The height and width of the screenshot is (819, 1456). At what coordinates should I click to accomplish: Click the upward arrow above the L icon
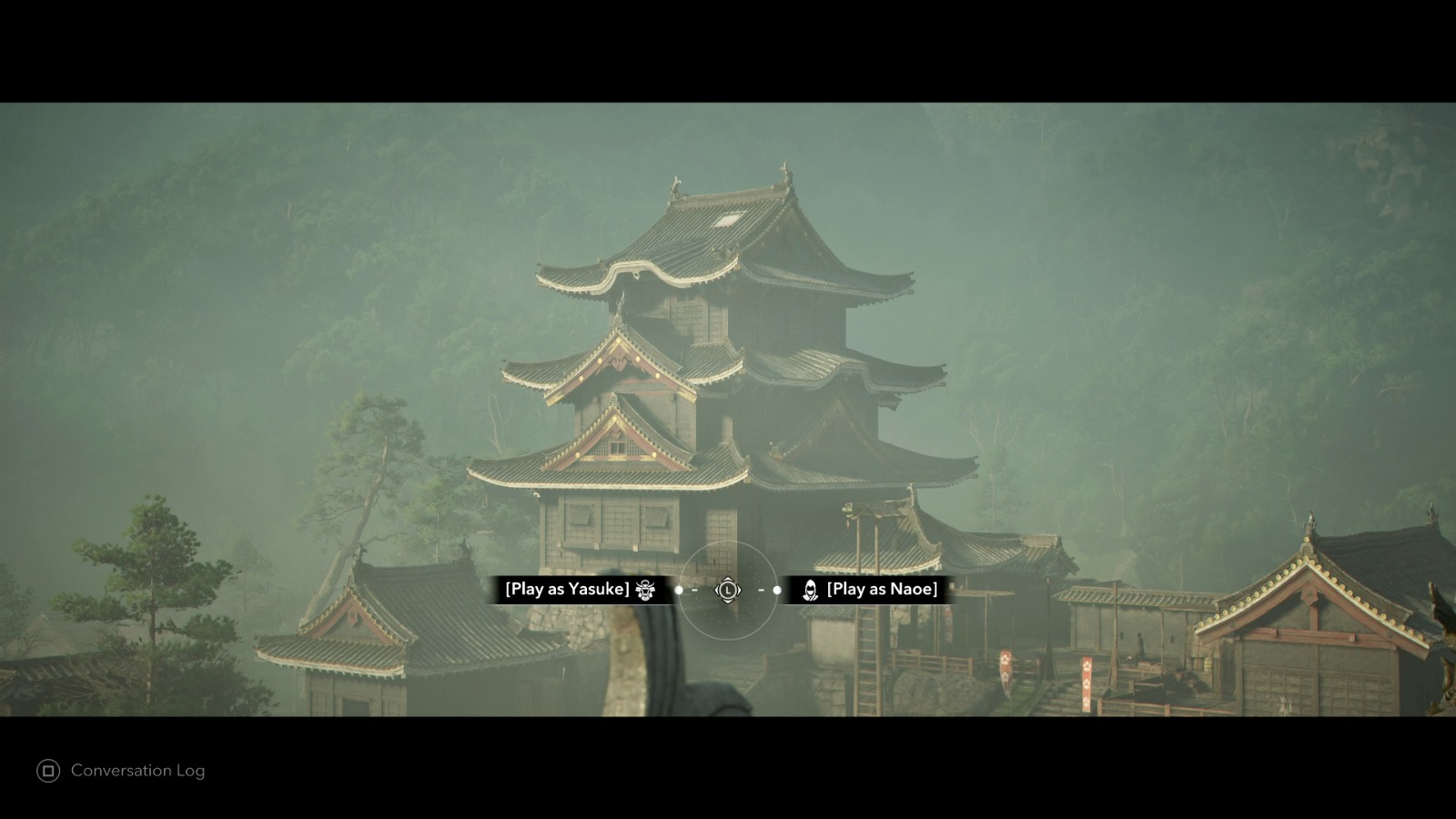click(x=728, y=579)
